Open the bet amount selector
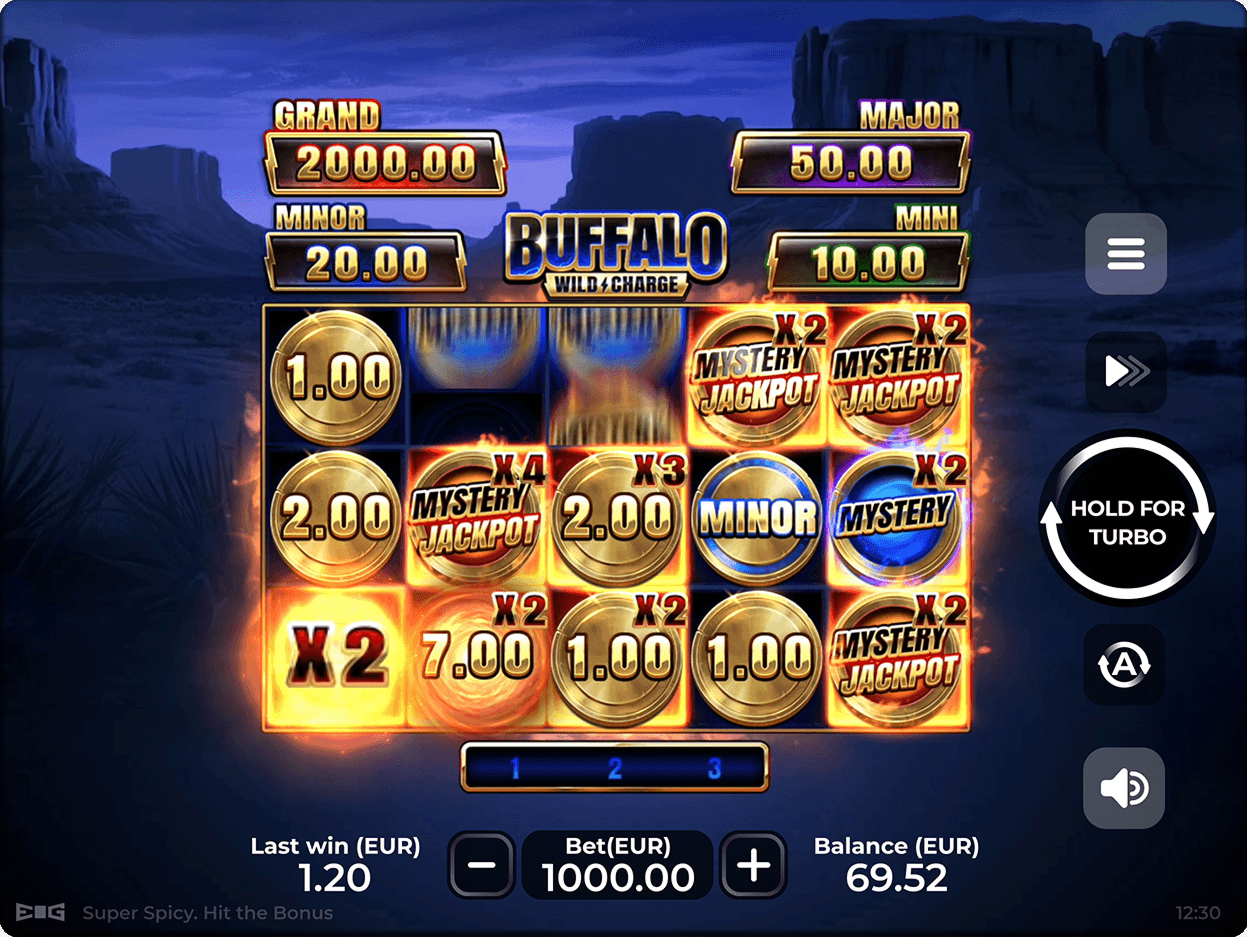This screenshot has height=937, width=1247. click(x=618, y=863)
